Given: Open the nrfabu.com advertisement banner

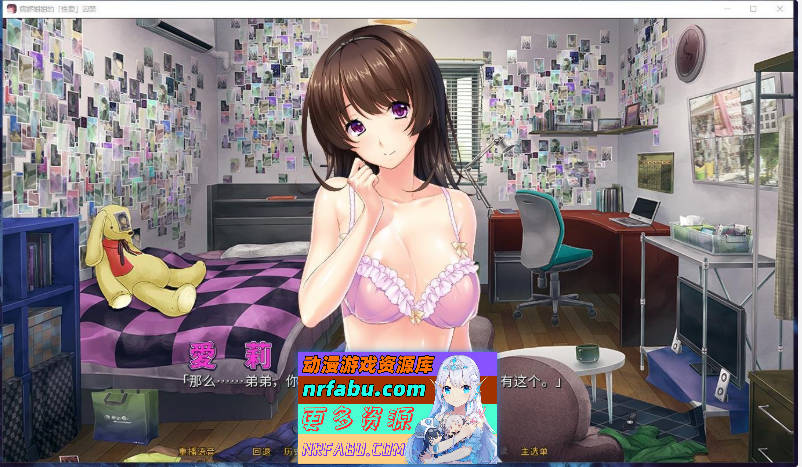Looking at the screenshot, I should coord(397,406).
